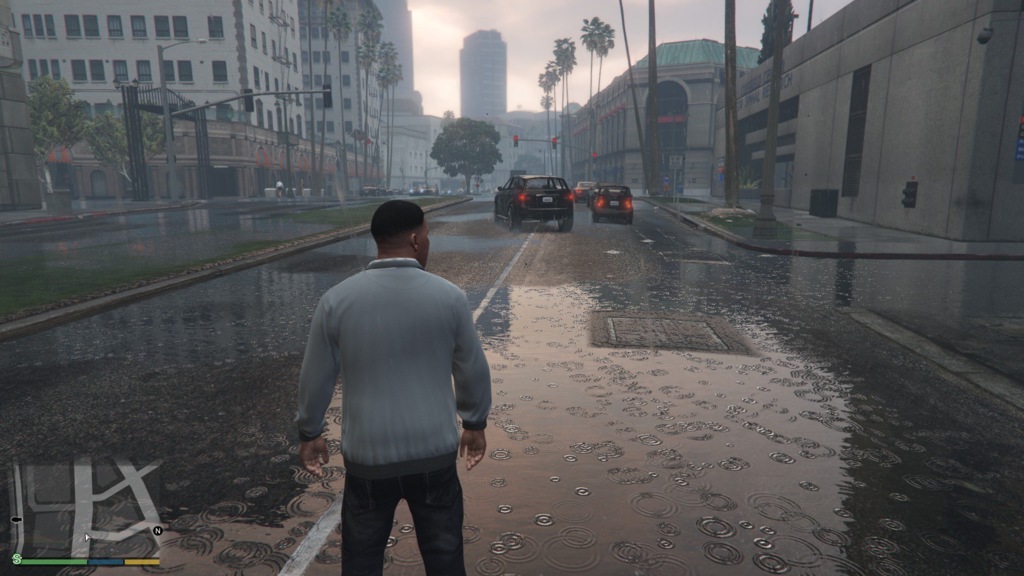This screenshot has width=1024, height=576.
Task: Select the white player arrow on the minimap
Action: click(86, 538)
